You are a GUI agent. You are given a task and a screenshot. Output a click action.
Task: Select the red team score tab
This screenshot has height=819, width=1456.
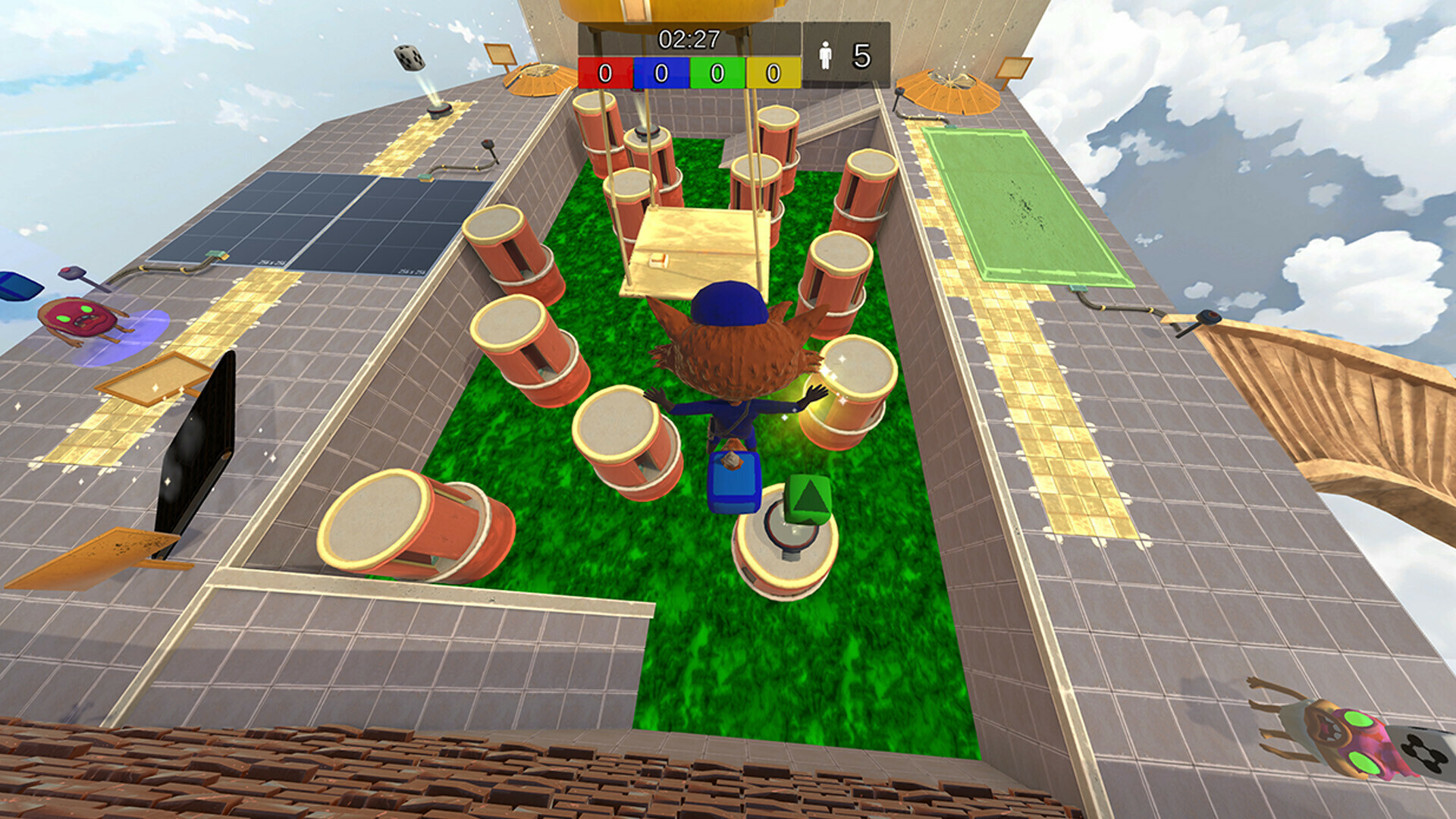[604, 72]
